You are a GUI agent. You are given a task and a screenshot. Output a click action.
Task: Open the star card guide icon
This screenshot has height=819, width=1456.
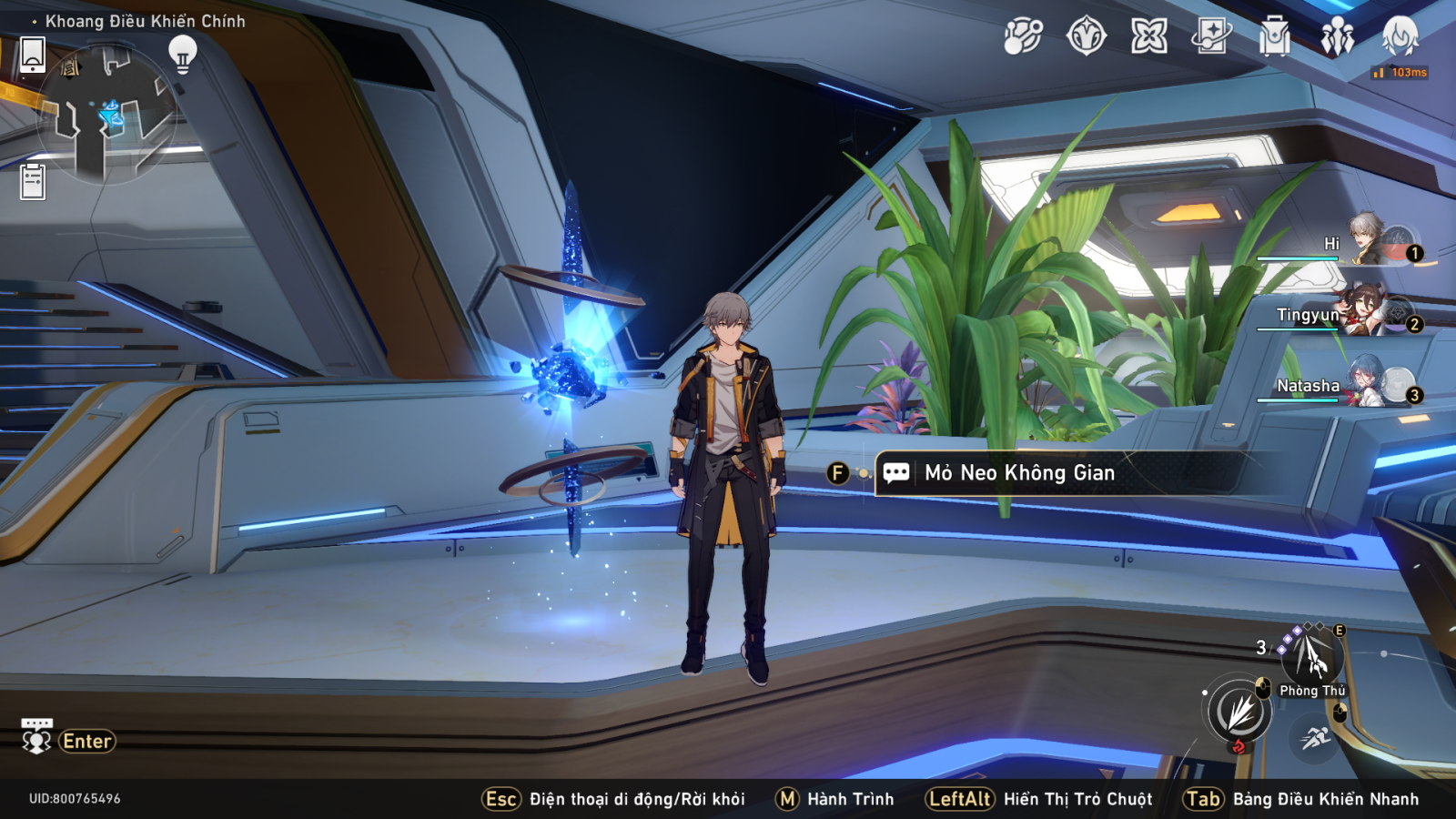(1211, 37)
